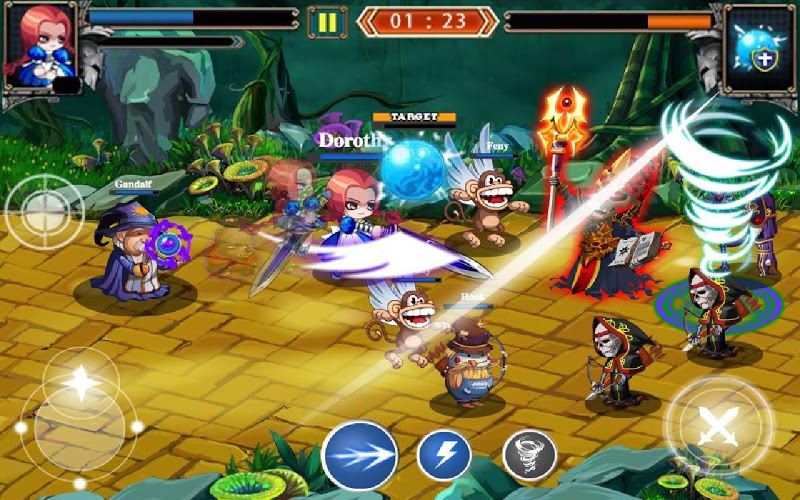Trigger the grey tornado skill
Viewport: 800px width, 500px height.
click(x=528, y=456)
